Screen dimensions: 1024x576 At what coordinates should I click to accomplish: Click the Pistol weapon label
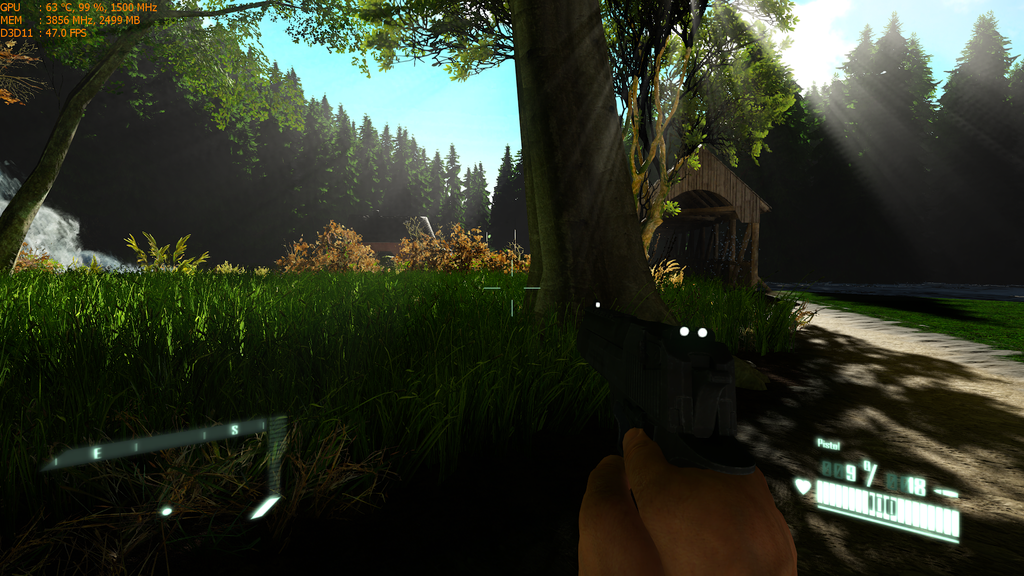point(828,443)
